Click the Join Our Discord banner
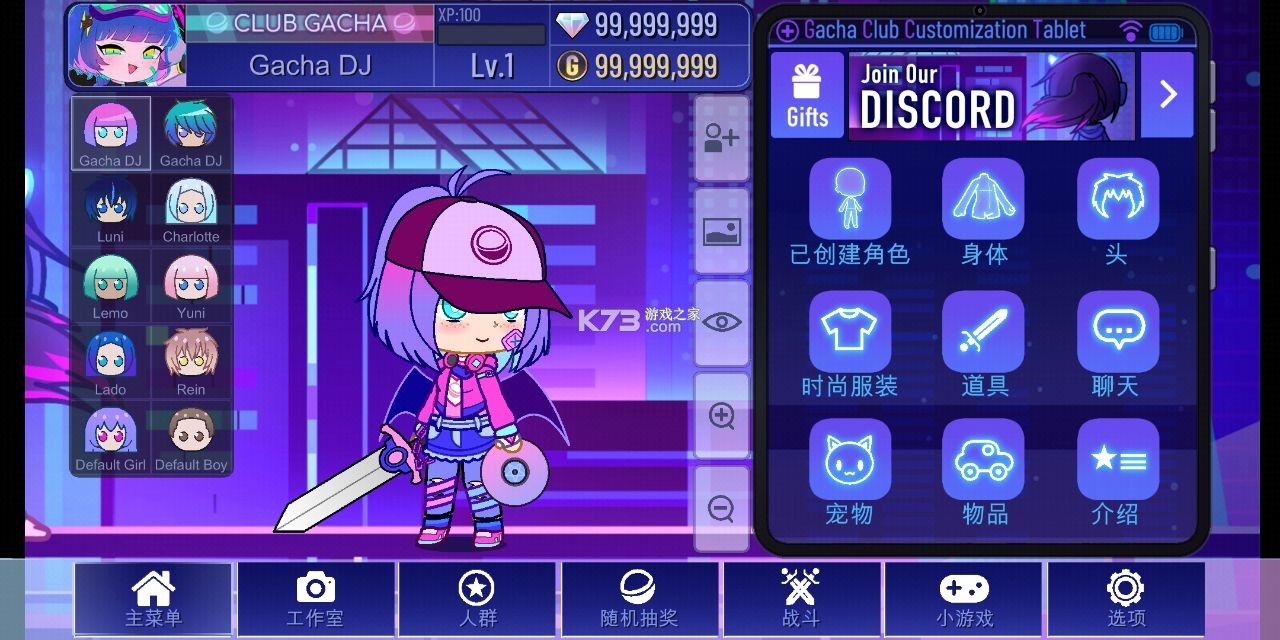1280x640 pixels. coord(990,95)
